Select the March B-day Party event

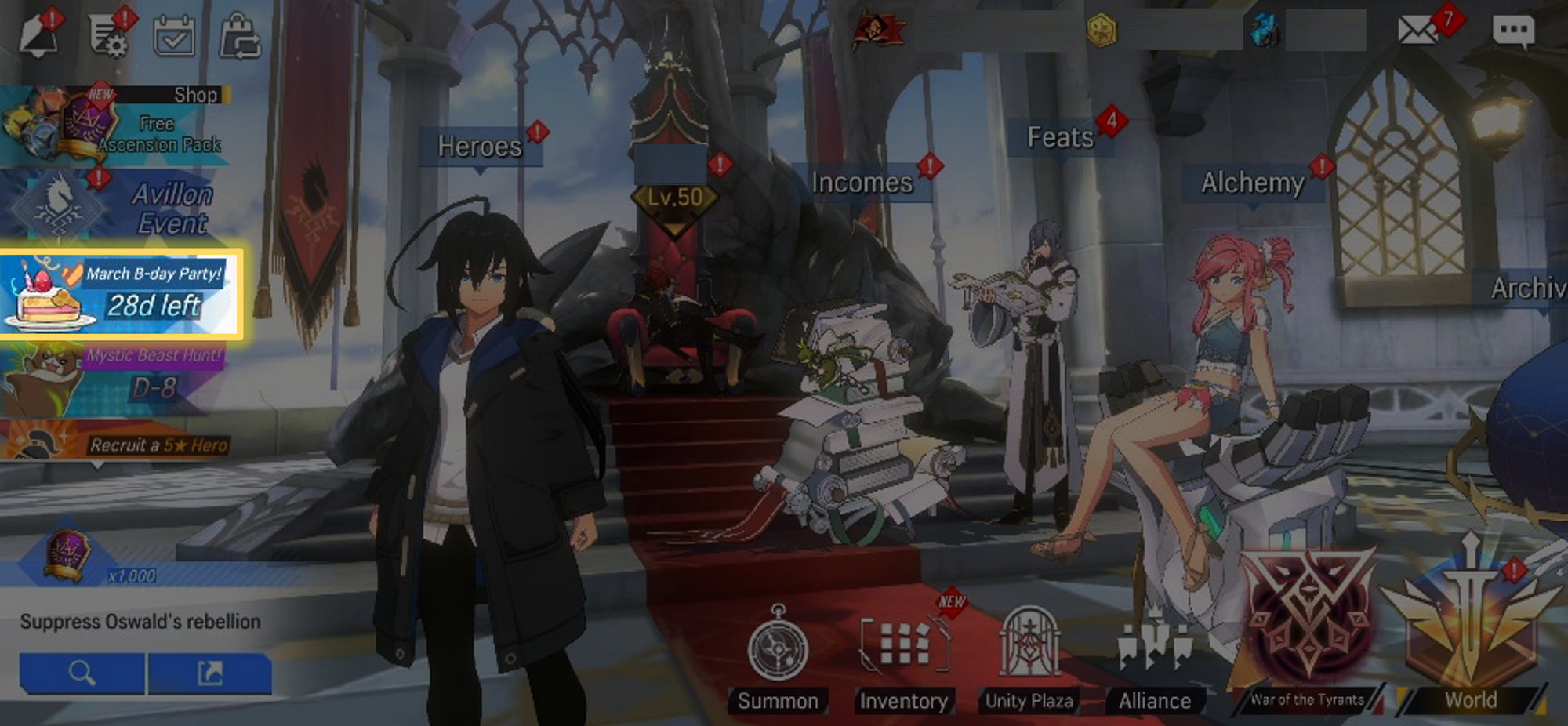[121, 293]
